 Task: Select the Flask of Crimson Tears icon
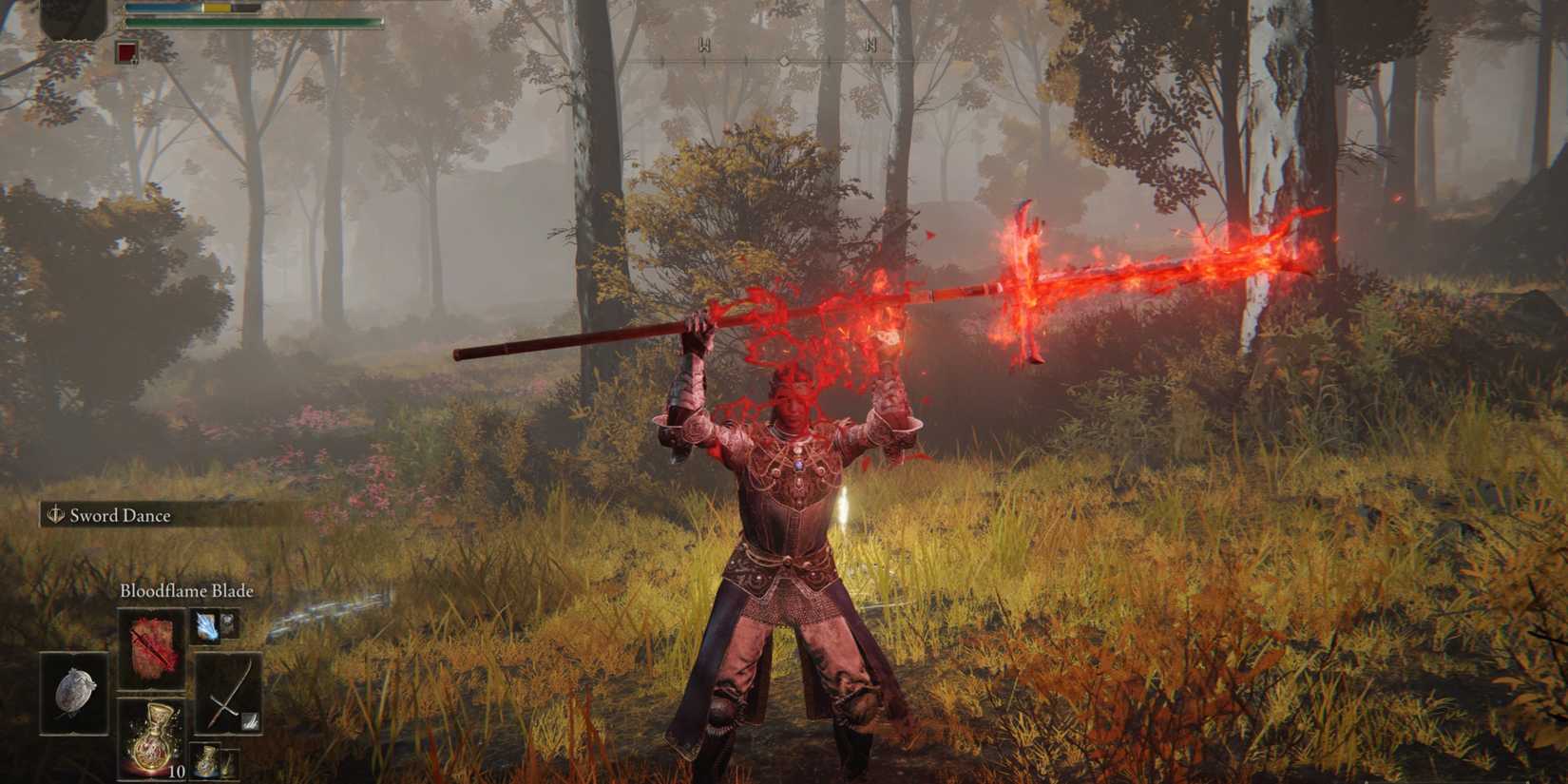pos(153,738)
